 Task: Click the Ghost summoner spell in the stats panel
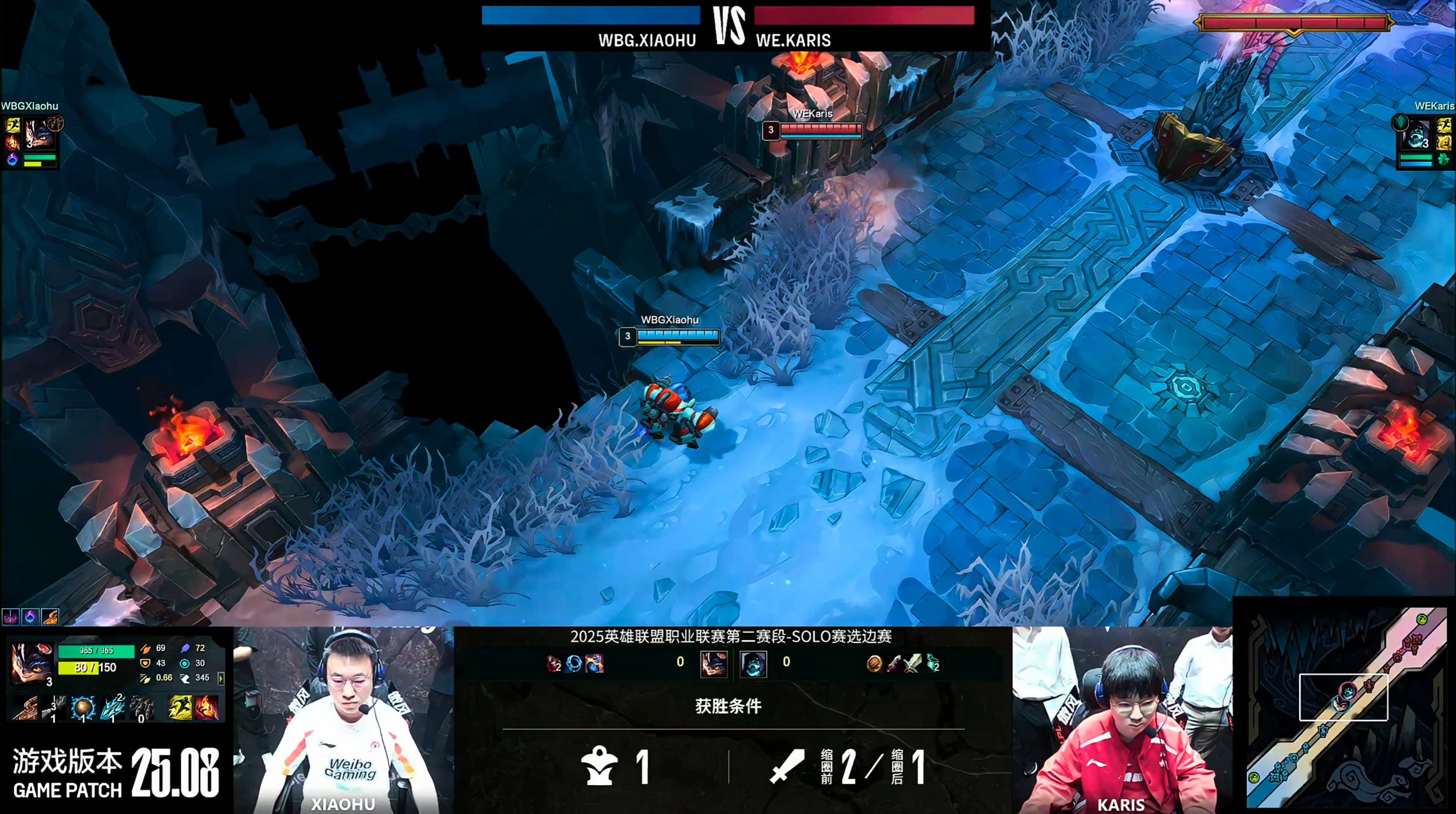(x=180, y=708)
